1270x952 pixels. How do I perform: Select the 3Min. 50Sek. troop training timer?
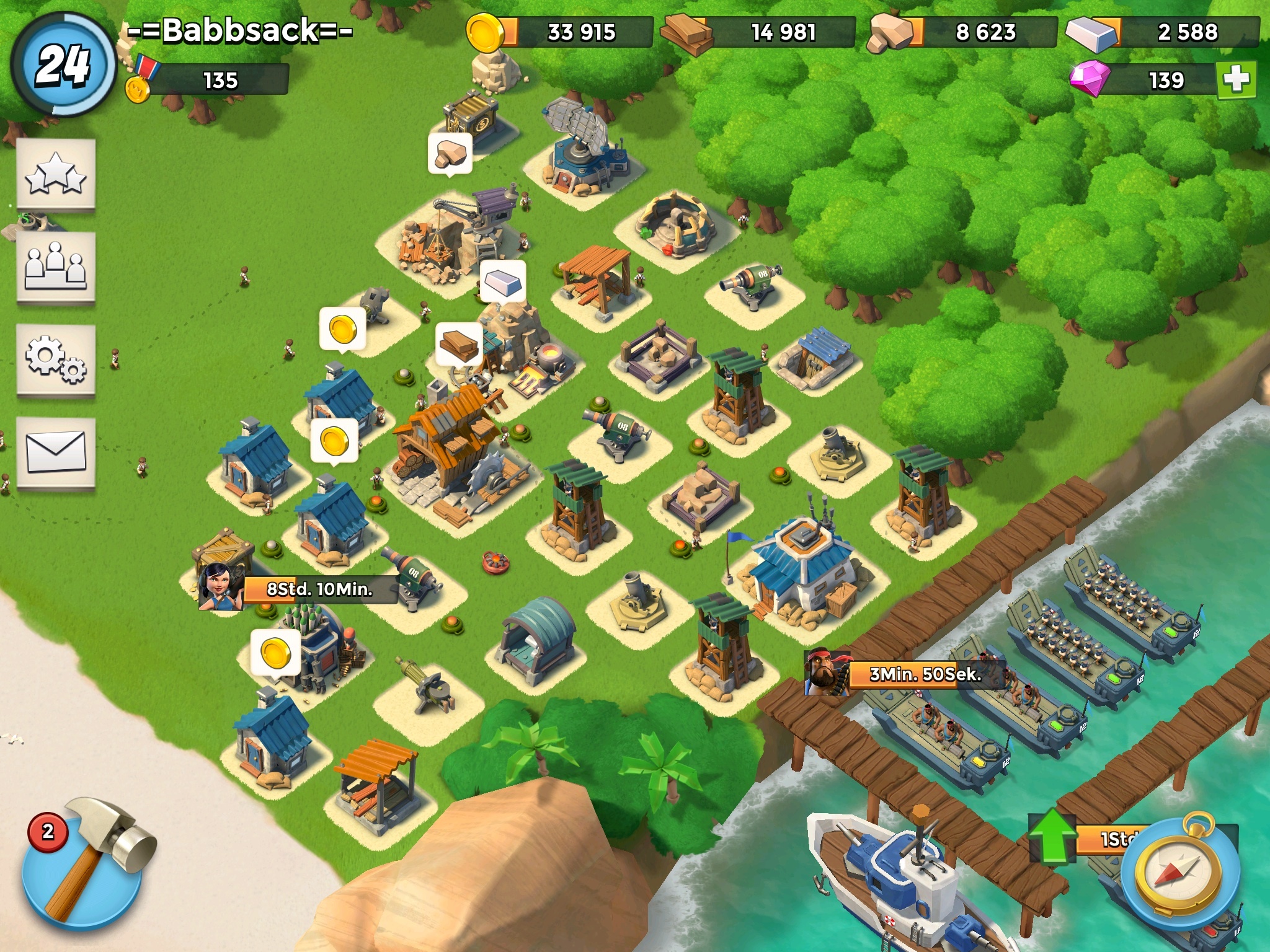925,674
